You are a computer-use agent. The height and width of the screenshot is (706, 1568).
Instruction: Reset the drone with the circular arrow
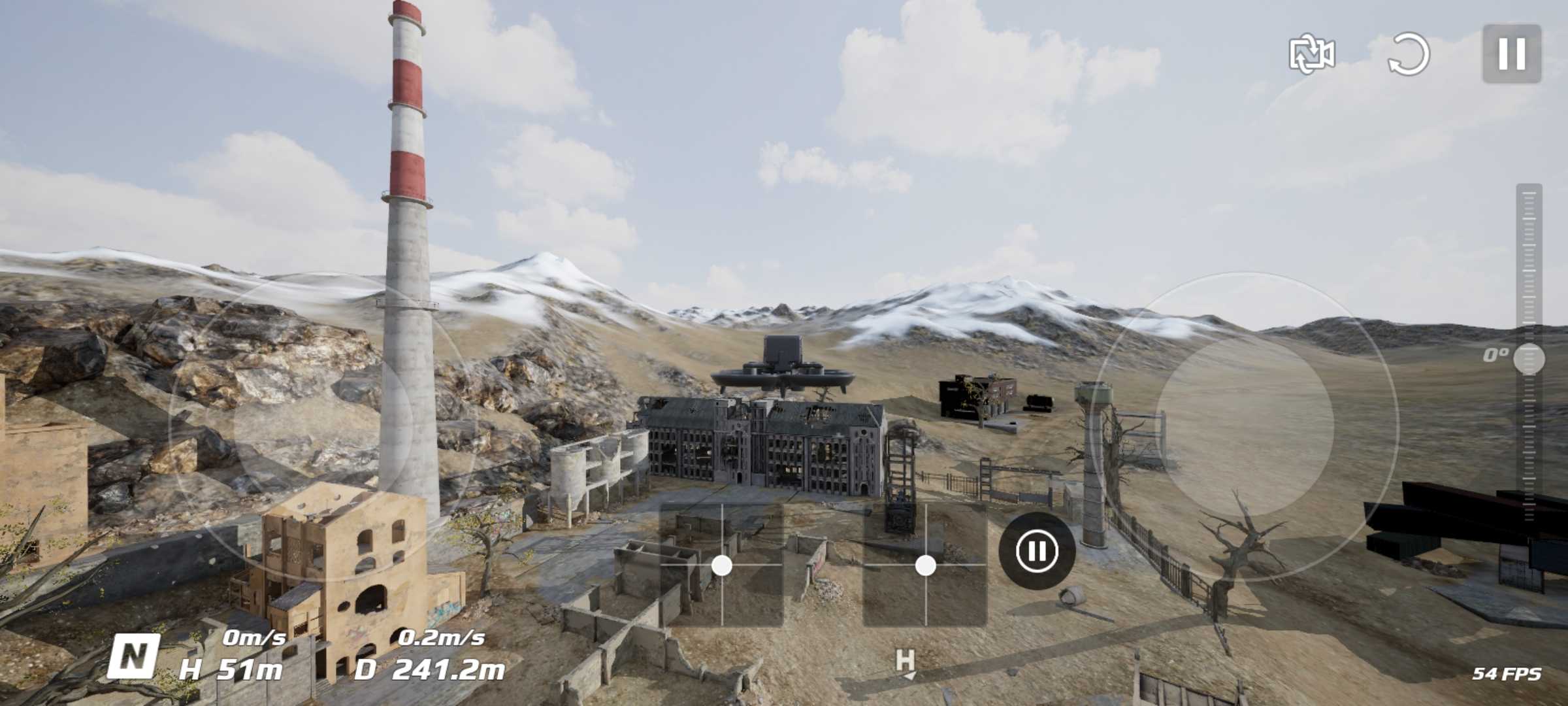point(1408,54)
